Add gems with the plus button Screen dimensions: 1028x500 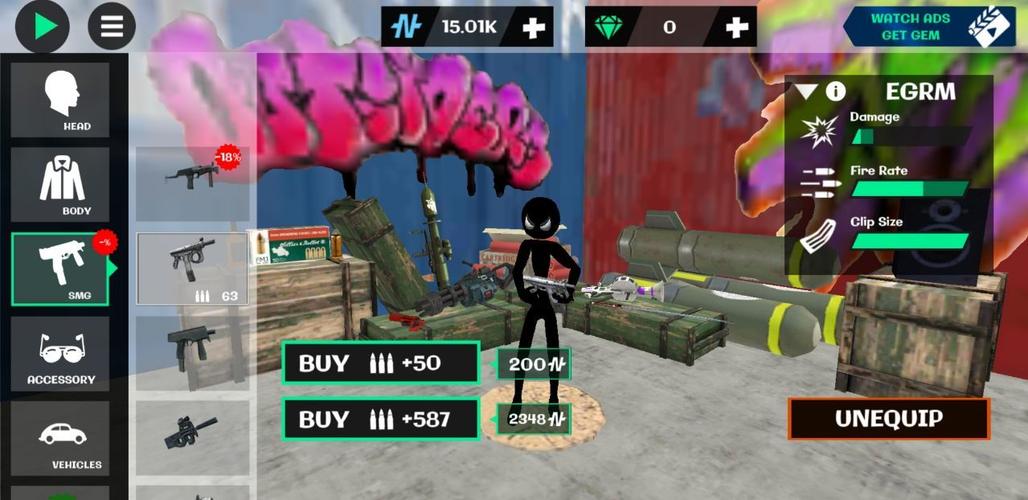738,28
